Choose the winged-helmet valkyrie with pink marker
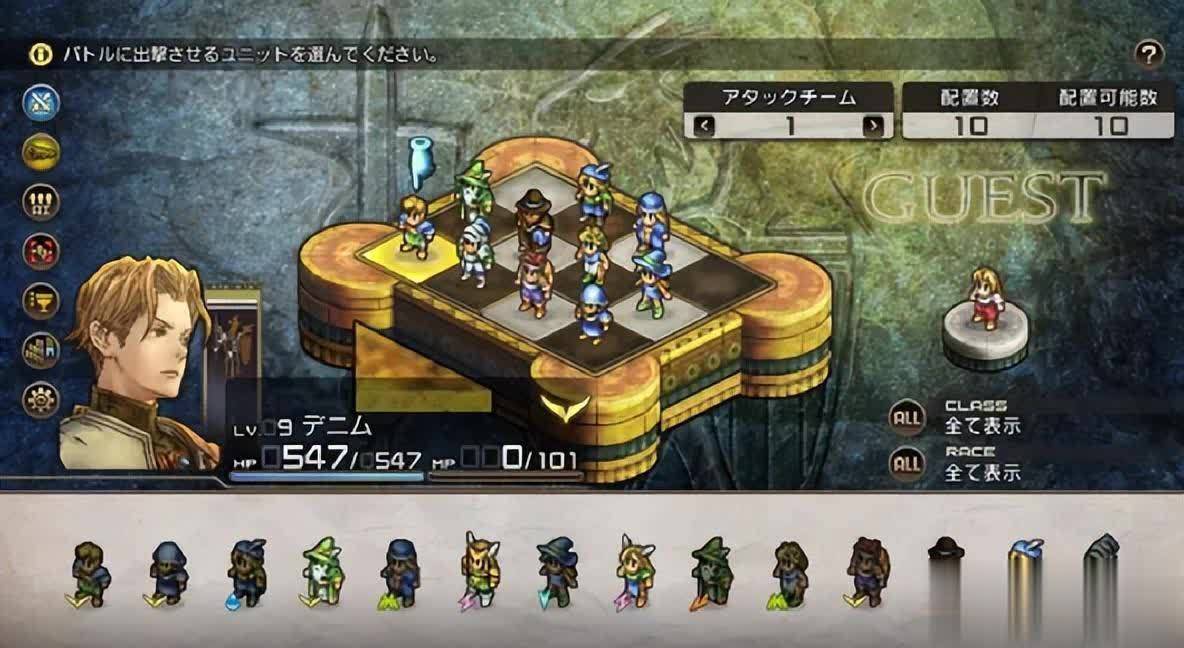1184x648 pixels. click(478, 570)
